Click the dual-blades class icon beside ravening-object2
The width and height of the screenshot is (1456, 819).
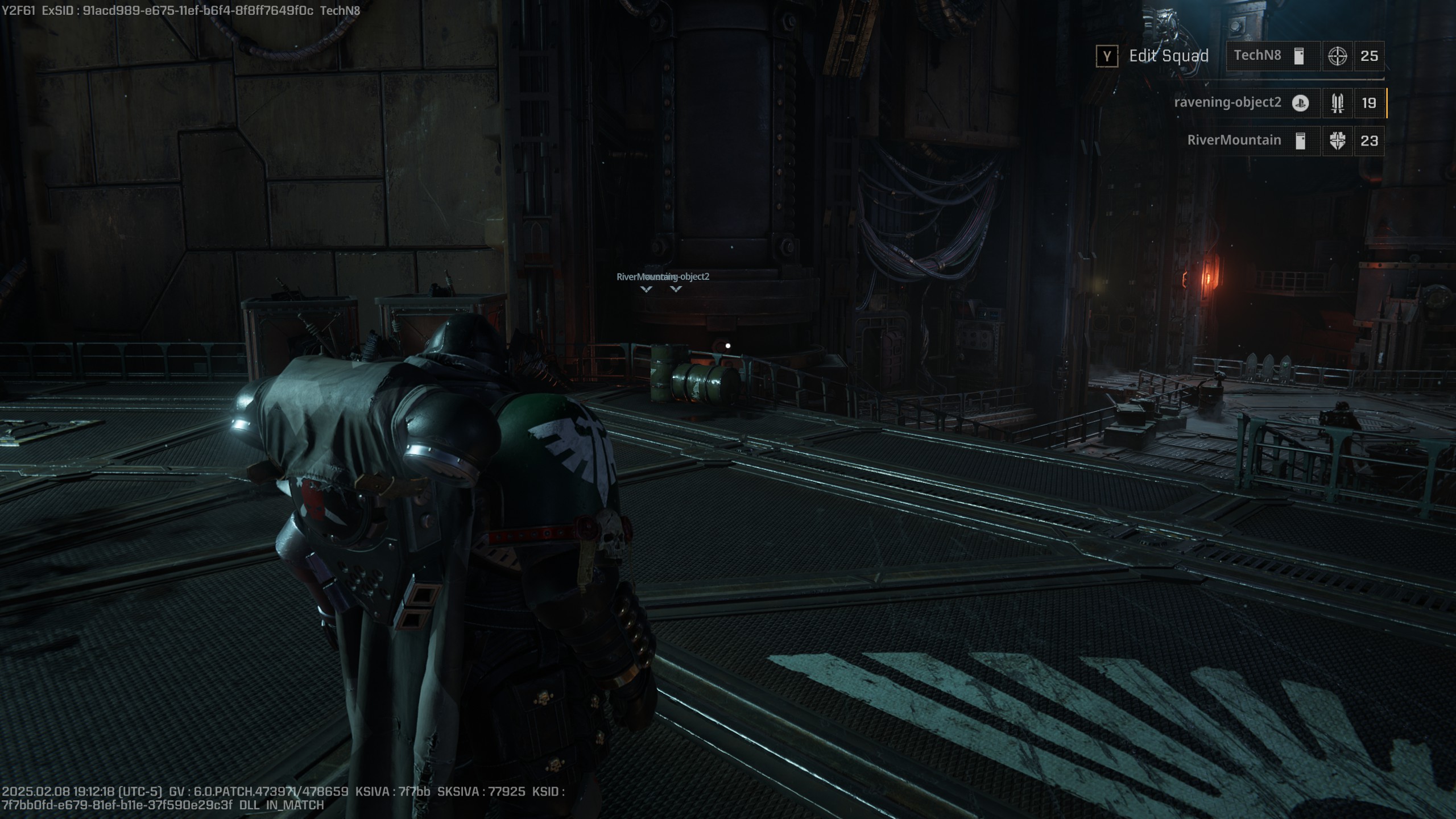pos(1338,104)
